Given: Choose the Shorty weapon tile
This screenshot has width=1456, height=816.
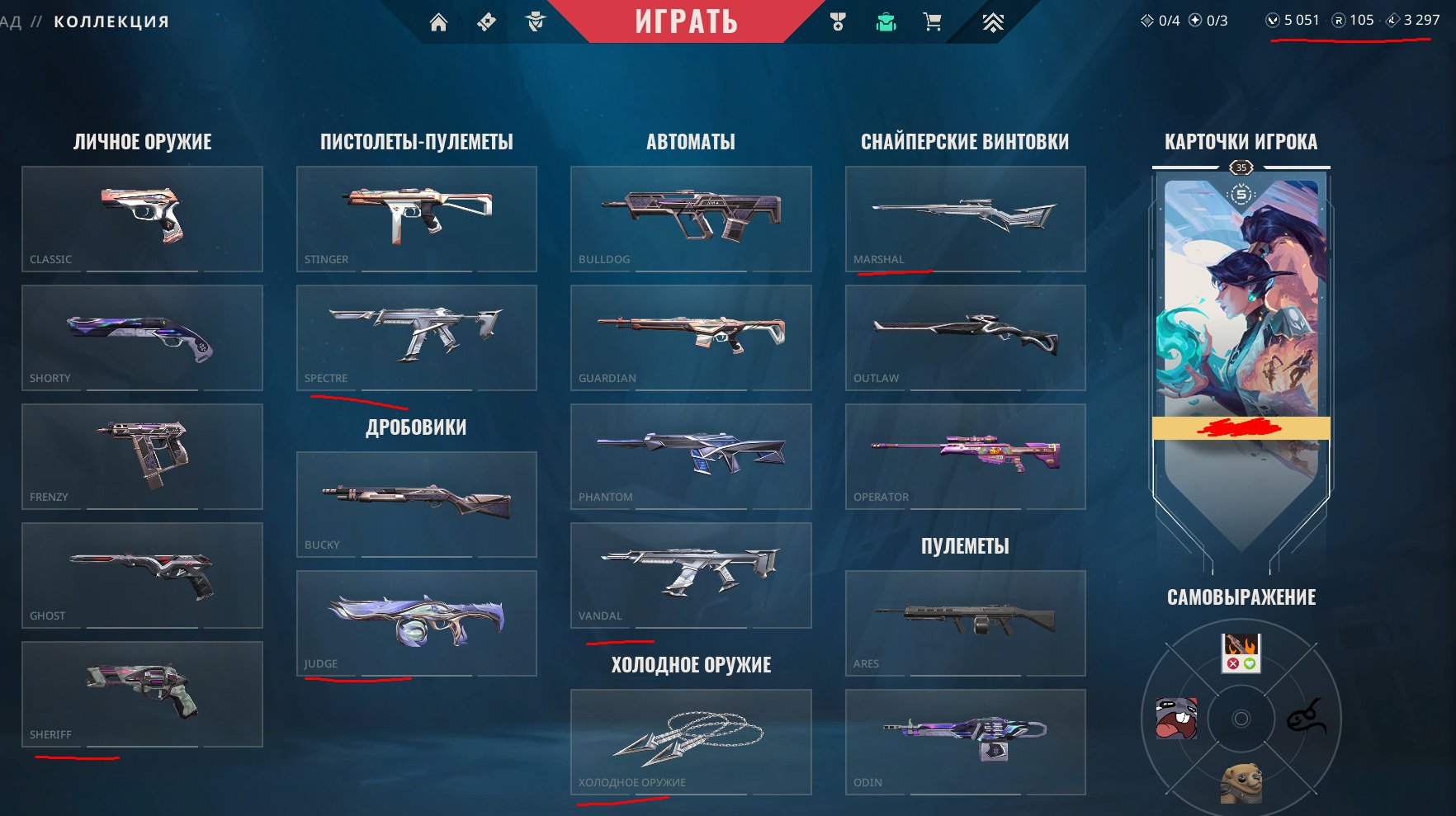Looking at the screenshot, I should tap(142, 337).
